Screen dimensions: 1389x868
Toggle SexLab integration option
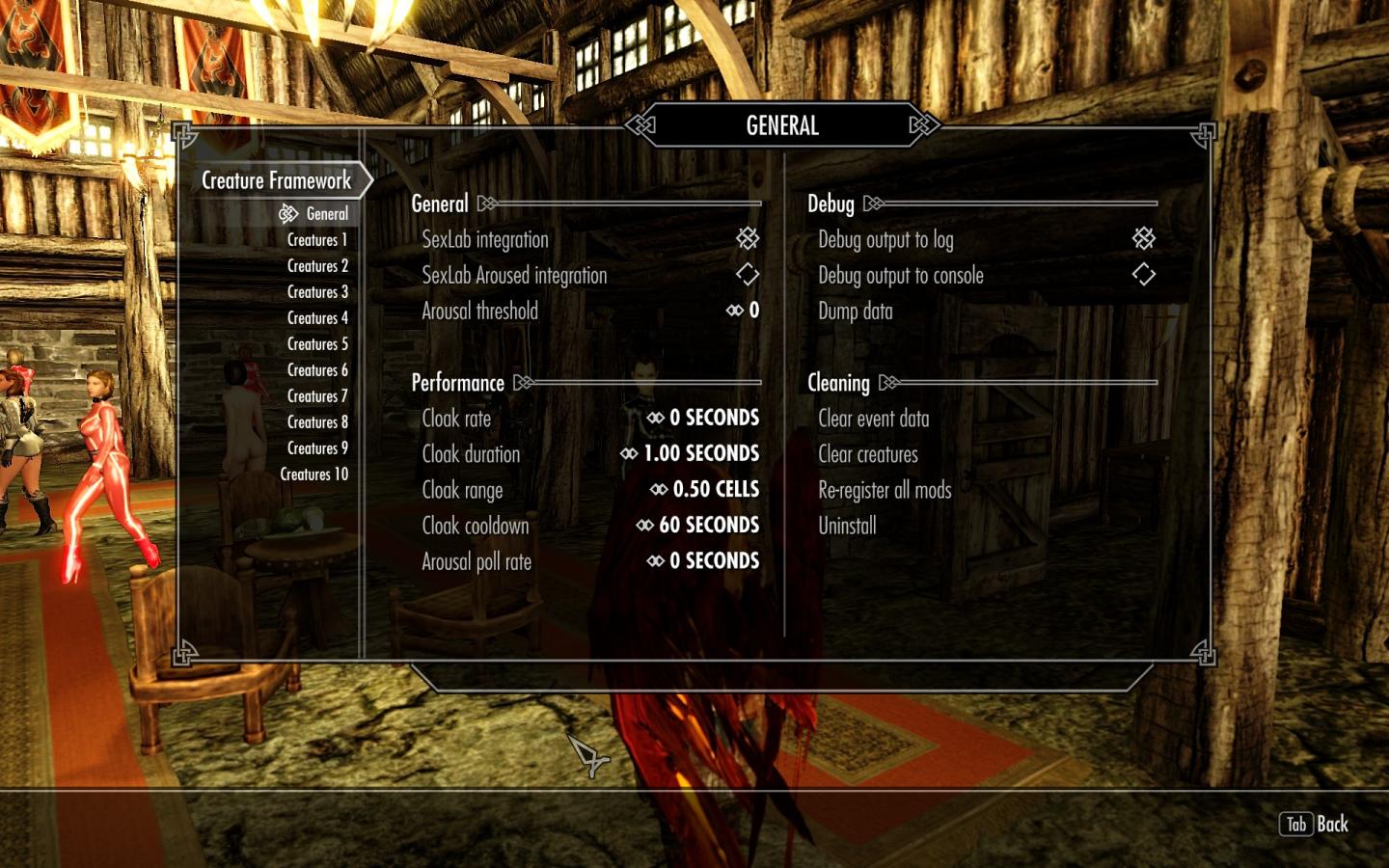click(x=748, y=238)
